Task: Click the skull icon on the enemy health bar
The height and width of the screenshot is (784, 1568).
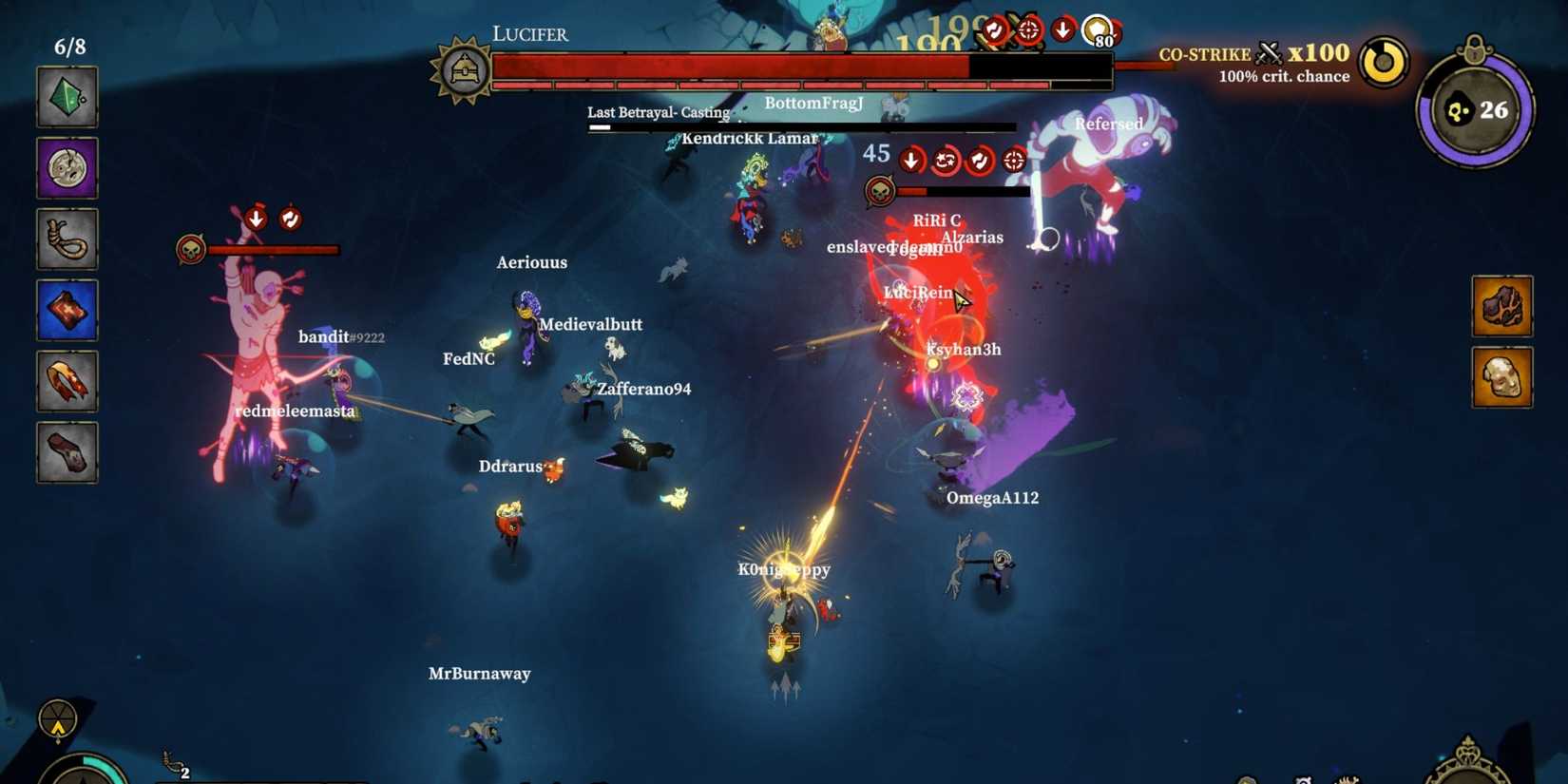Action: [881, 190]
